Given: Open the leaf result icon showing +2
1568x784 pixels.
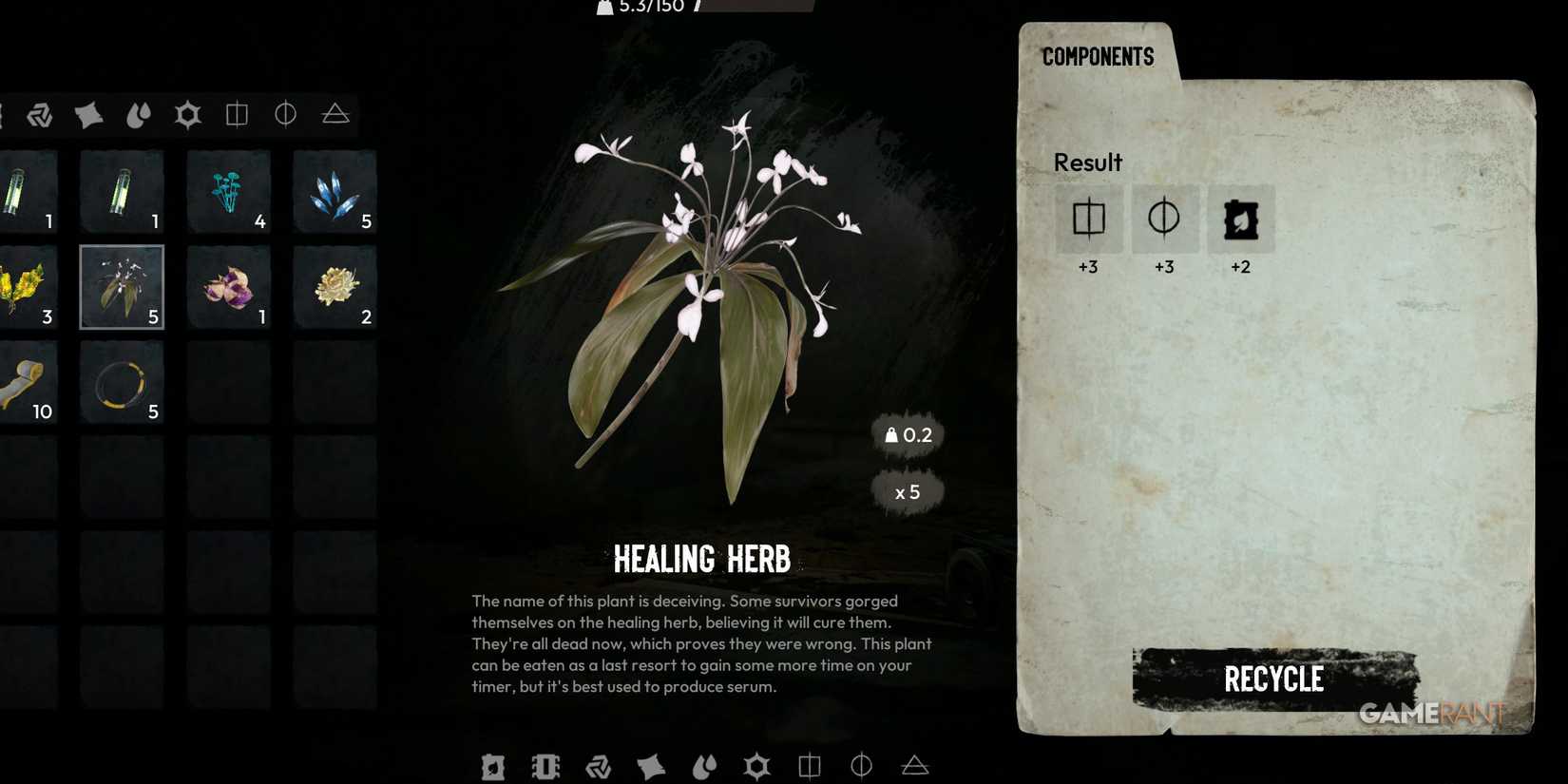Looking at the screenshot, I should click(1241, 220).
